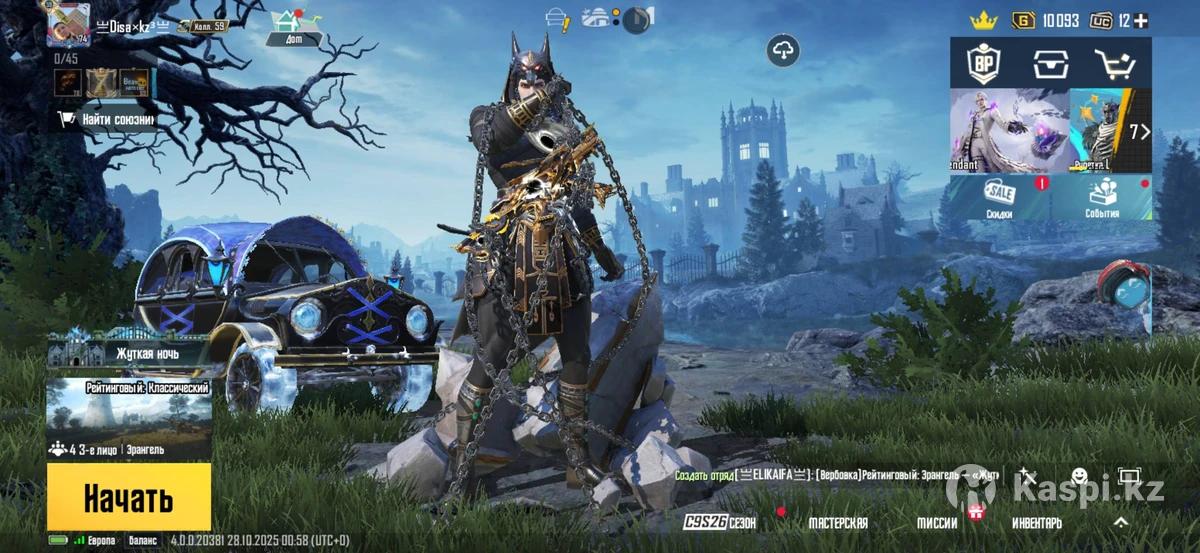
Task: Add UC with the plus button
Action: pyautogui.click(x=1141, y=21)
